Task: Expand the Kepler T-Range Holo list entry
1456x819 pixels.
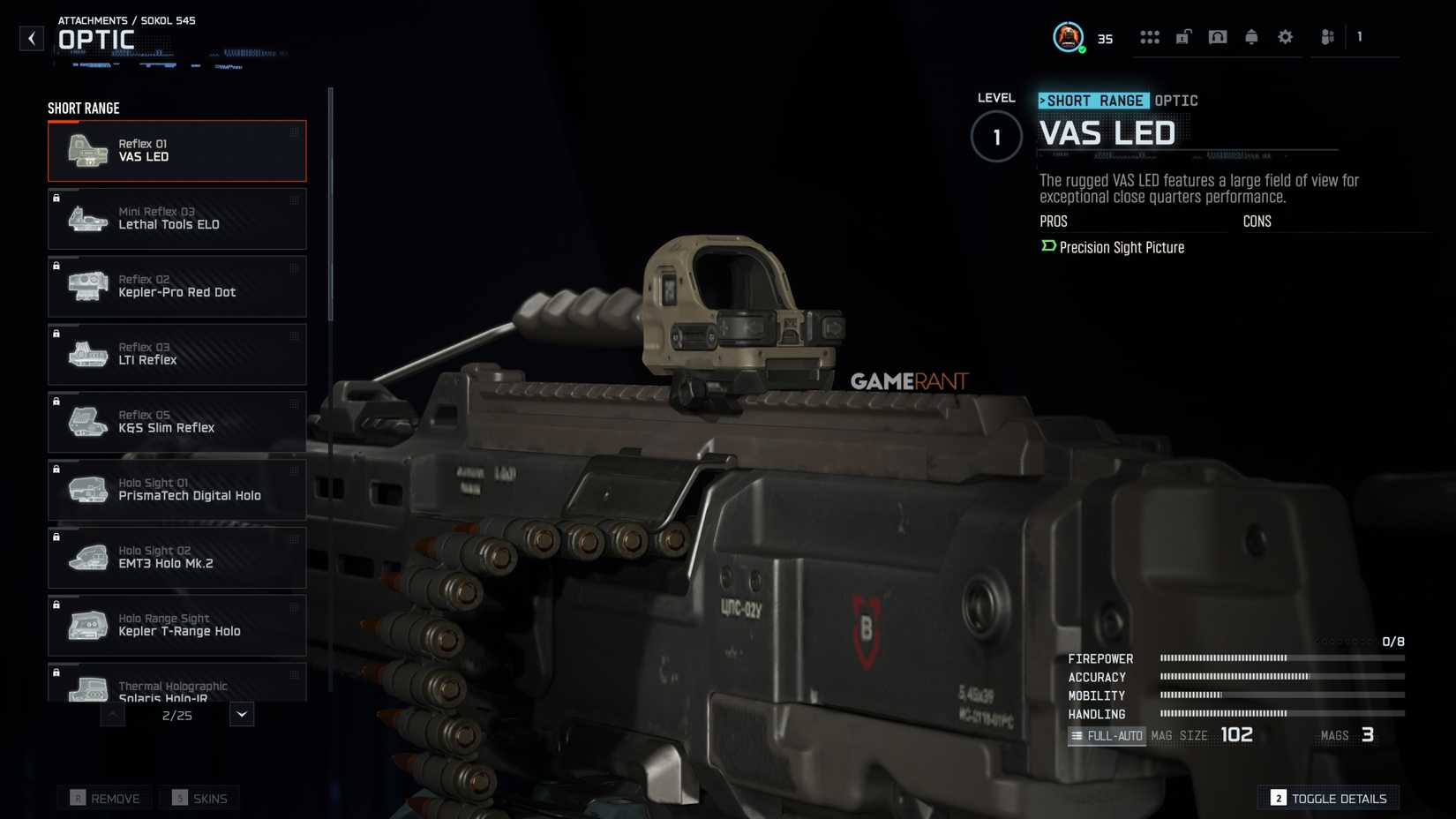Action: pos(176,625)
